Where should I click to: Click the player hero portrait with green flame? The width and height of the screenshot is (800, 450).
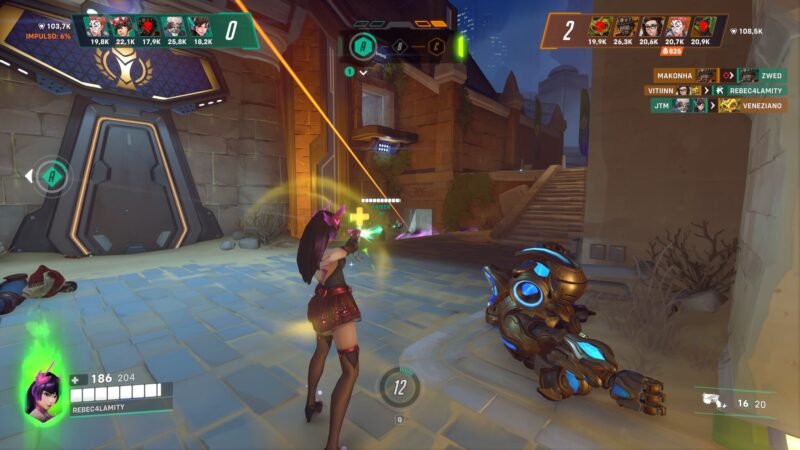[x=42, y=390]
